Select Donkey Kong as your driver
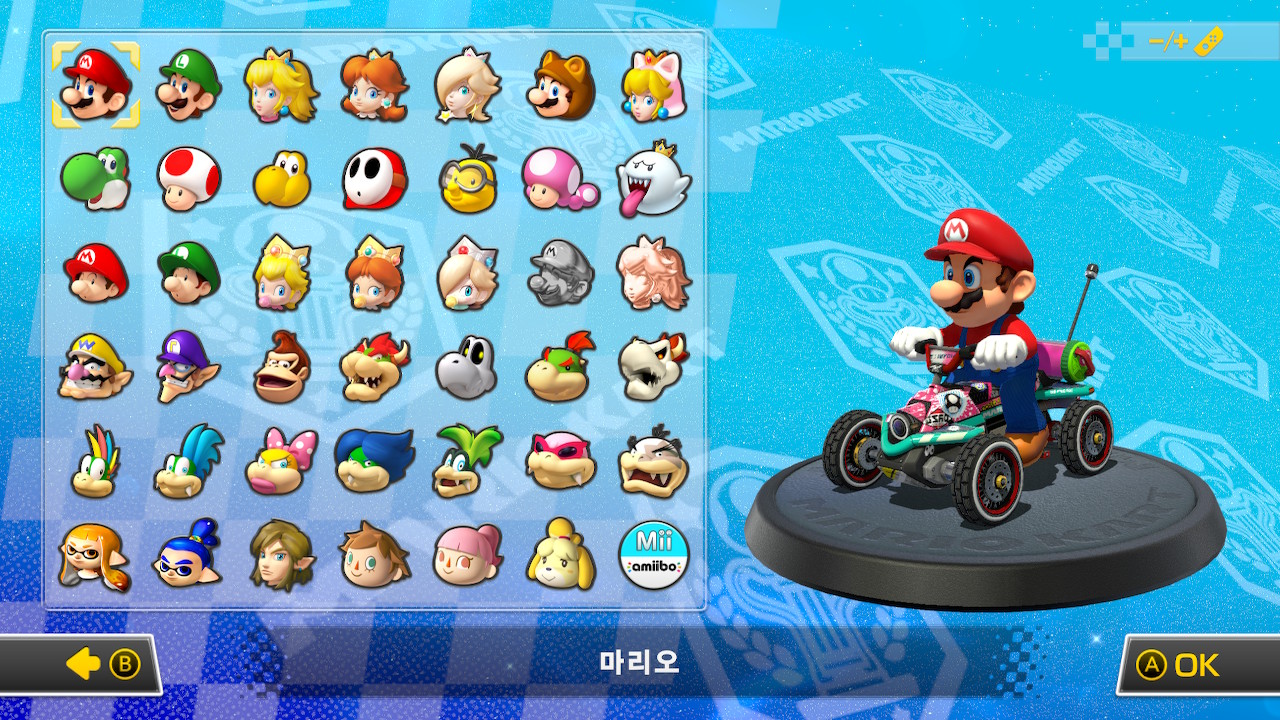The height and width of the screenshot is (720, 1280). point(281,366)
